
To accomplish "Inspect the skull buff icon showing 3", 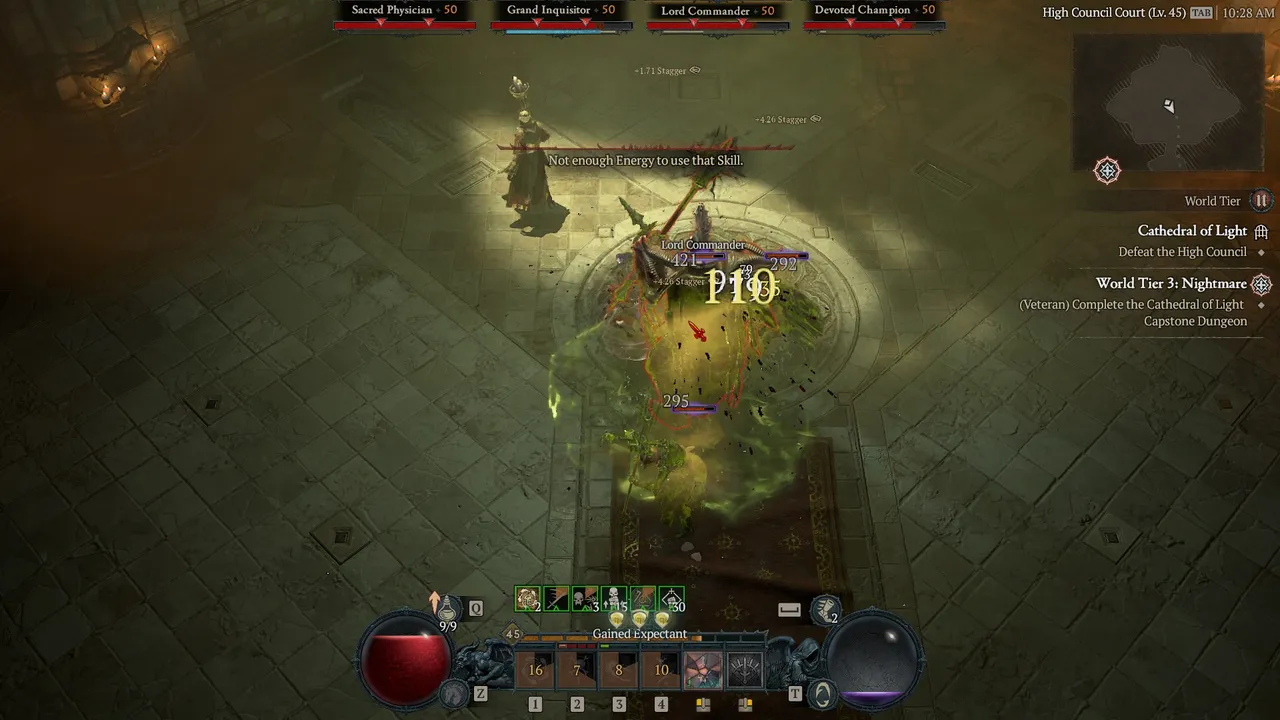I will coord(585,598).
